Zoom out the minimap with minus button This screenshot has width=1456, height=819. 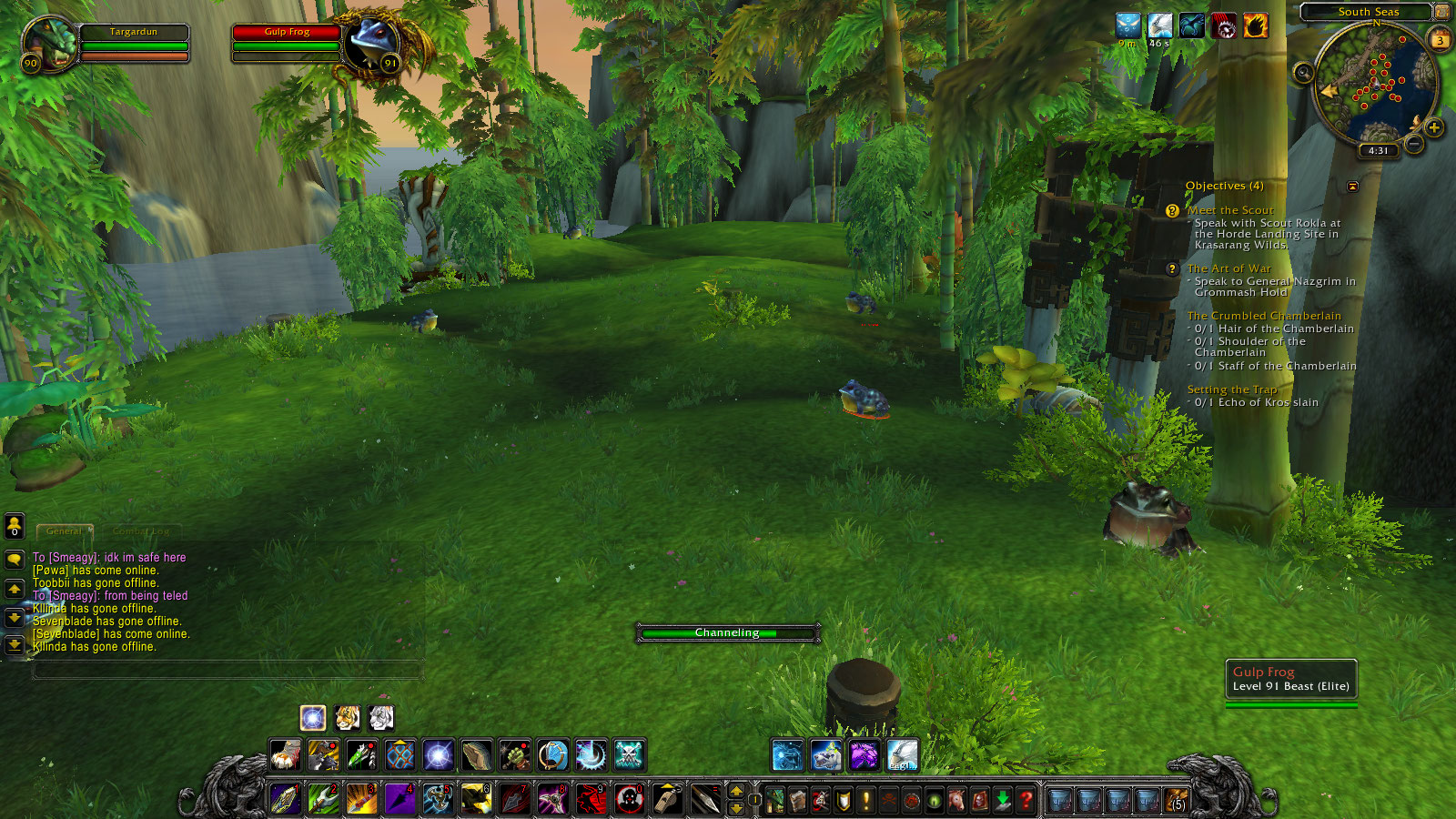1414,143
